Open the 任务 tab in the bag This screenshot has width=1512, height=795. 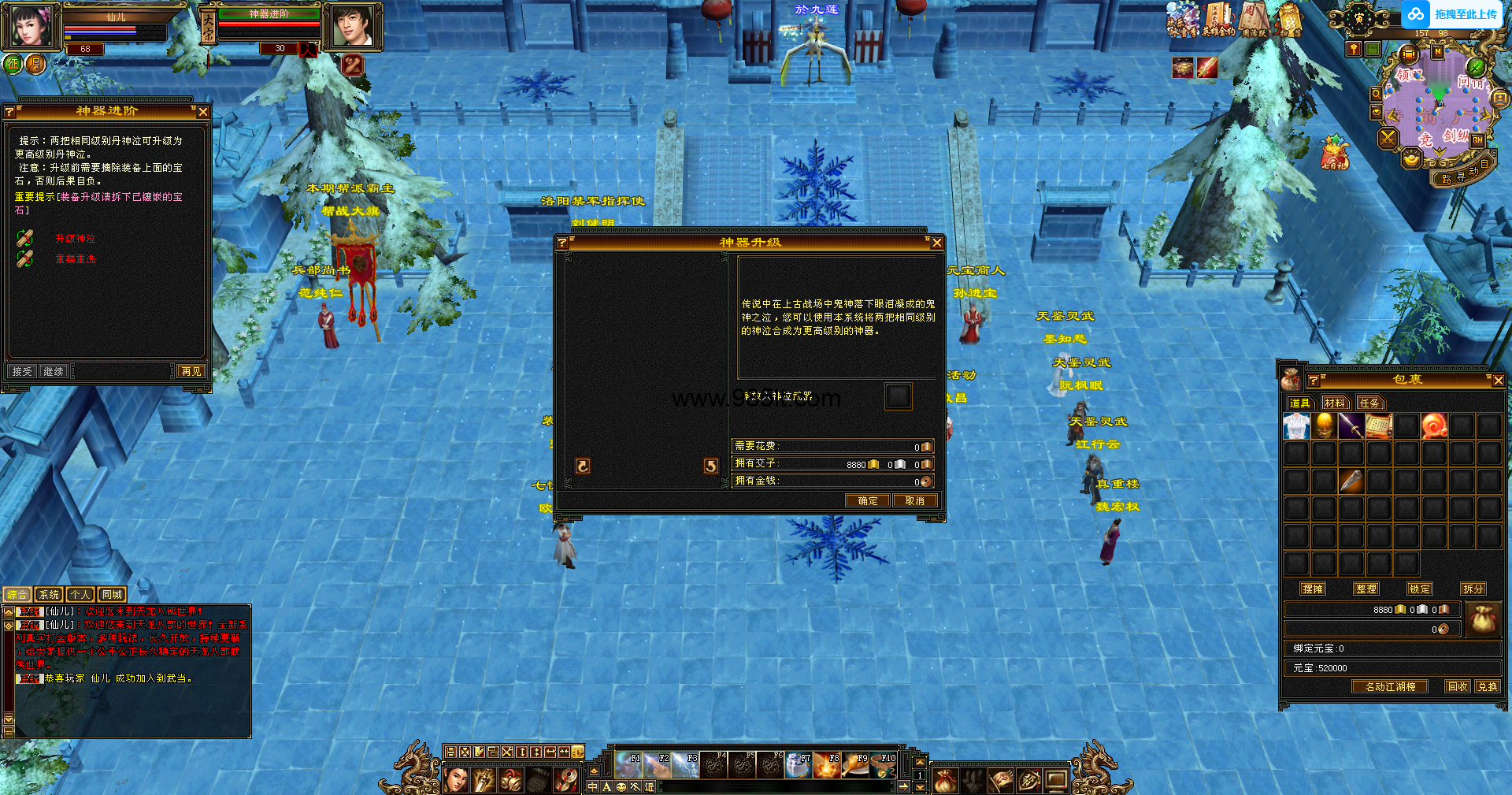coord(1369,403)
